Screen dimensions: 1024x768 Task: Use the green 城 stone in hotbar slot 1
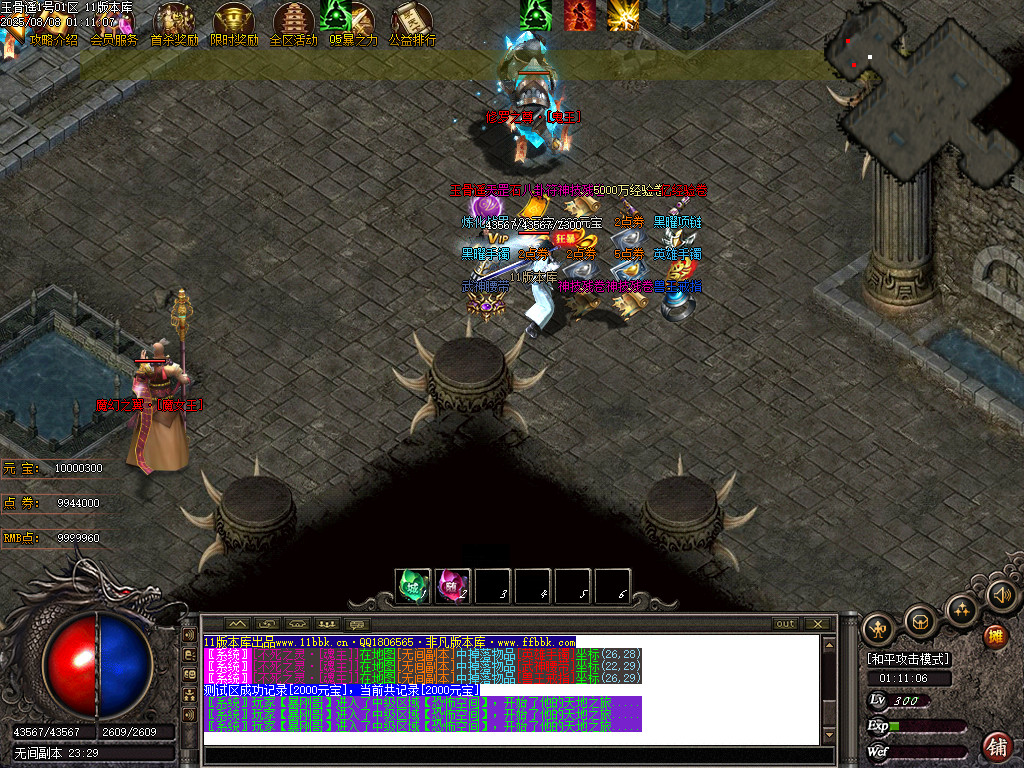point(412,586)
